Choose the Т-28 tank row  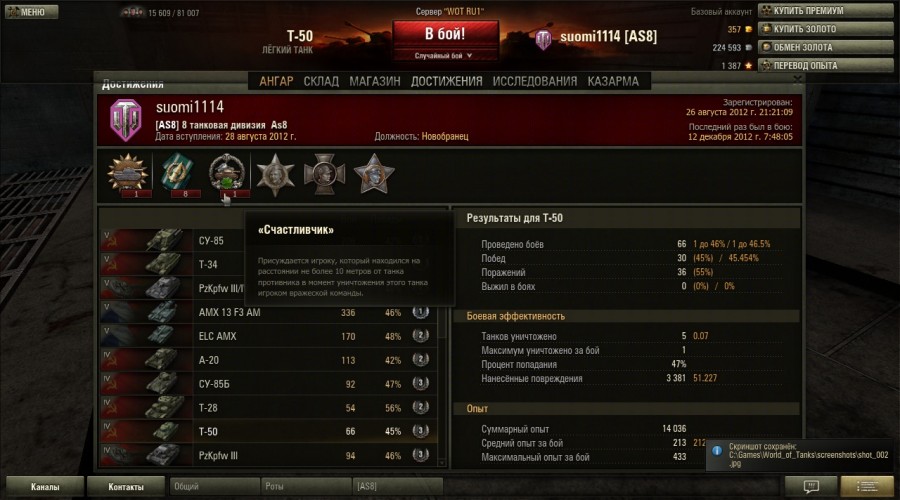[x=268, y=408]
